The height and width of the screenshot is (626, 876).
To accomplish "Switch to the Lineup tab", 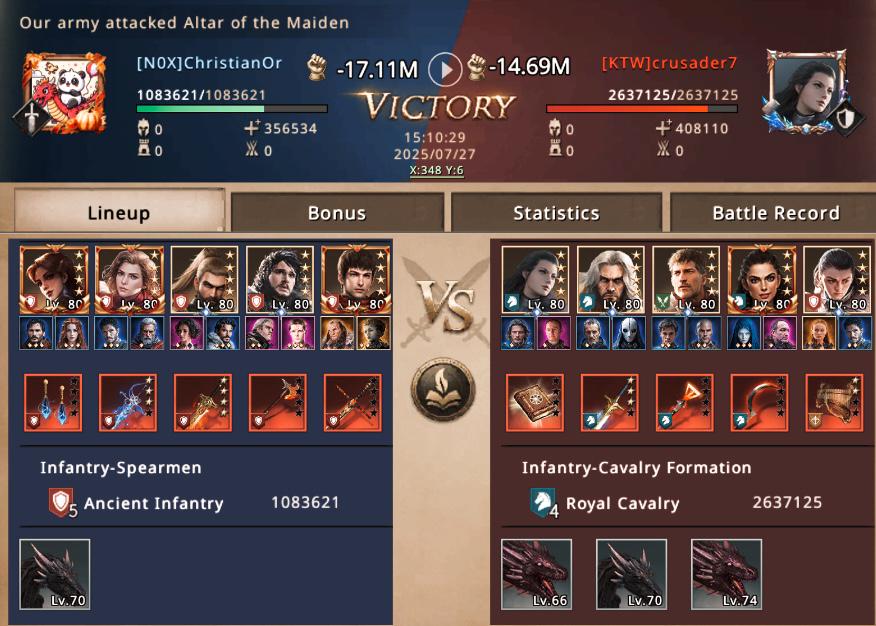I will point(118,212).
